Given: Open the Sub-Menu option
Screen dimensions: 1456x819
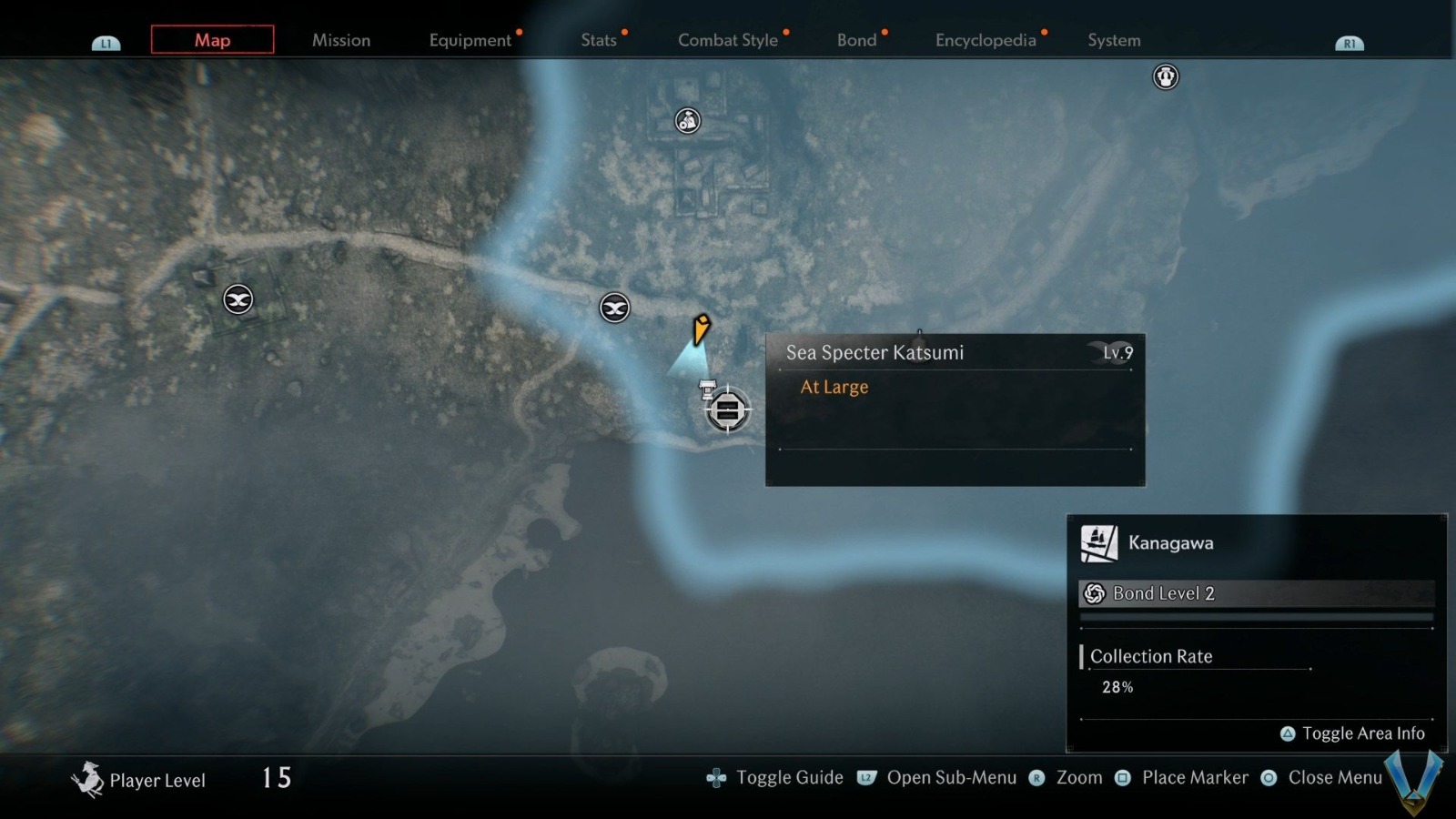Looking at the screenshot, I should [x=938, y=778].
